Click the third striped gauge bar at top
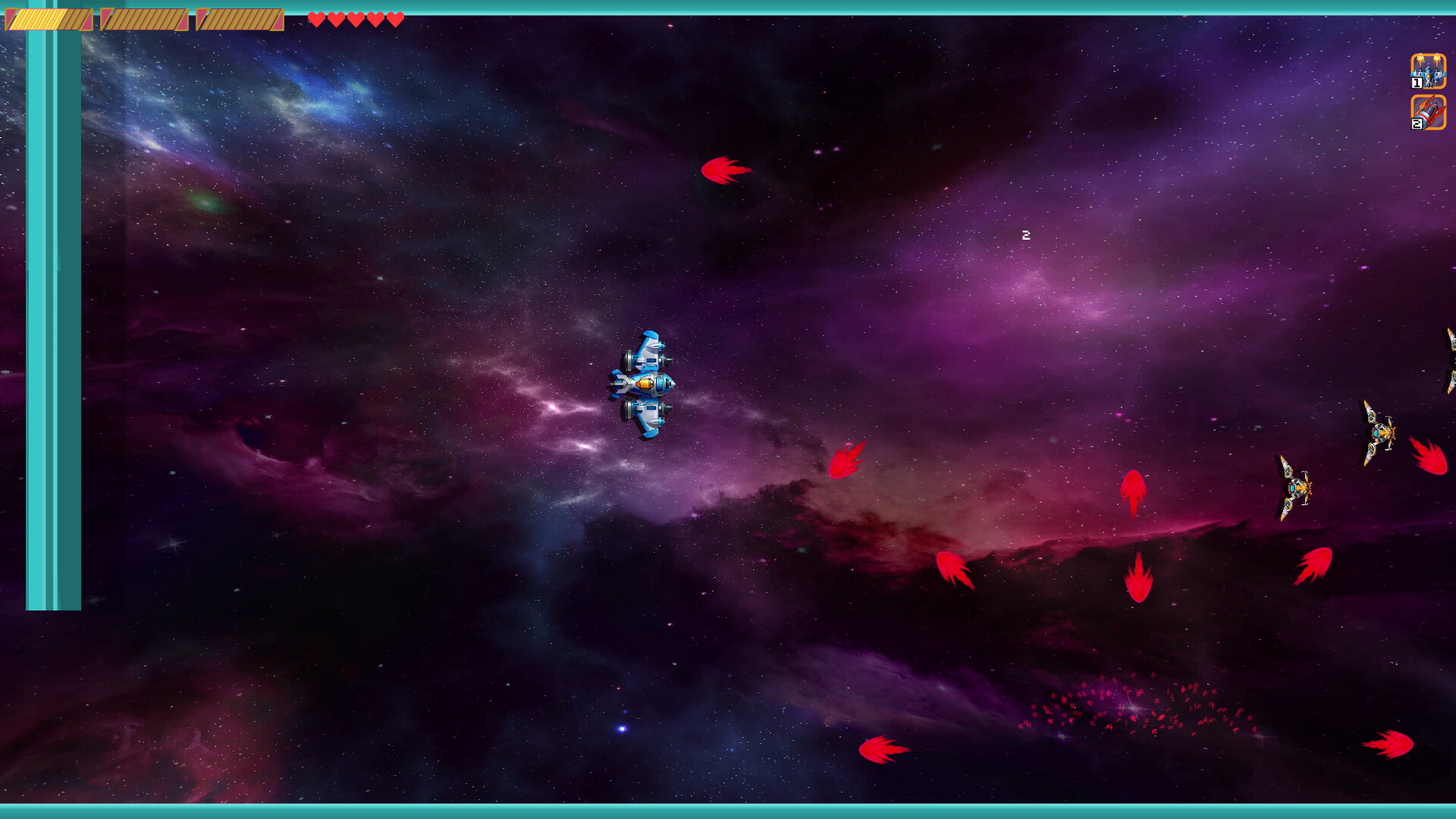The image size is (1456, 819). [x=239, y=19]
